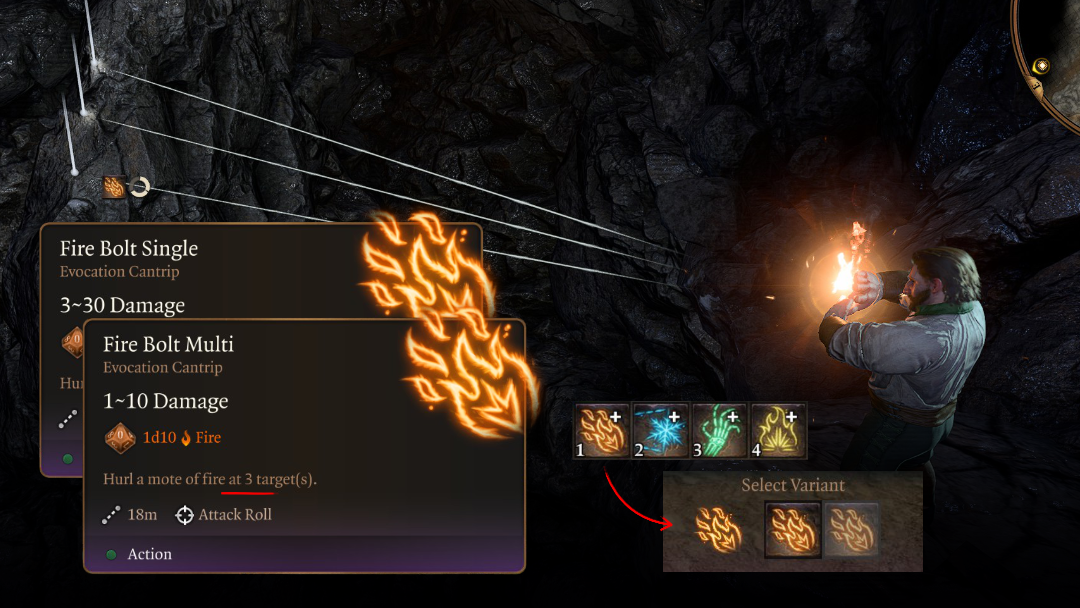Screen dimensions: 1080x608
Task: Select the Fire Bolt cantrip in slot 1
Action: click(602, 431)
